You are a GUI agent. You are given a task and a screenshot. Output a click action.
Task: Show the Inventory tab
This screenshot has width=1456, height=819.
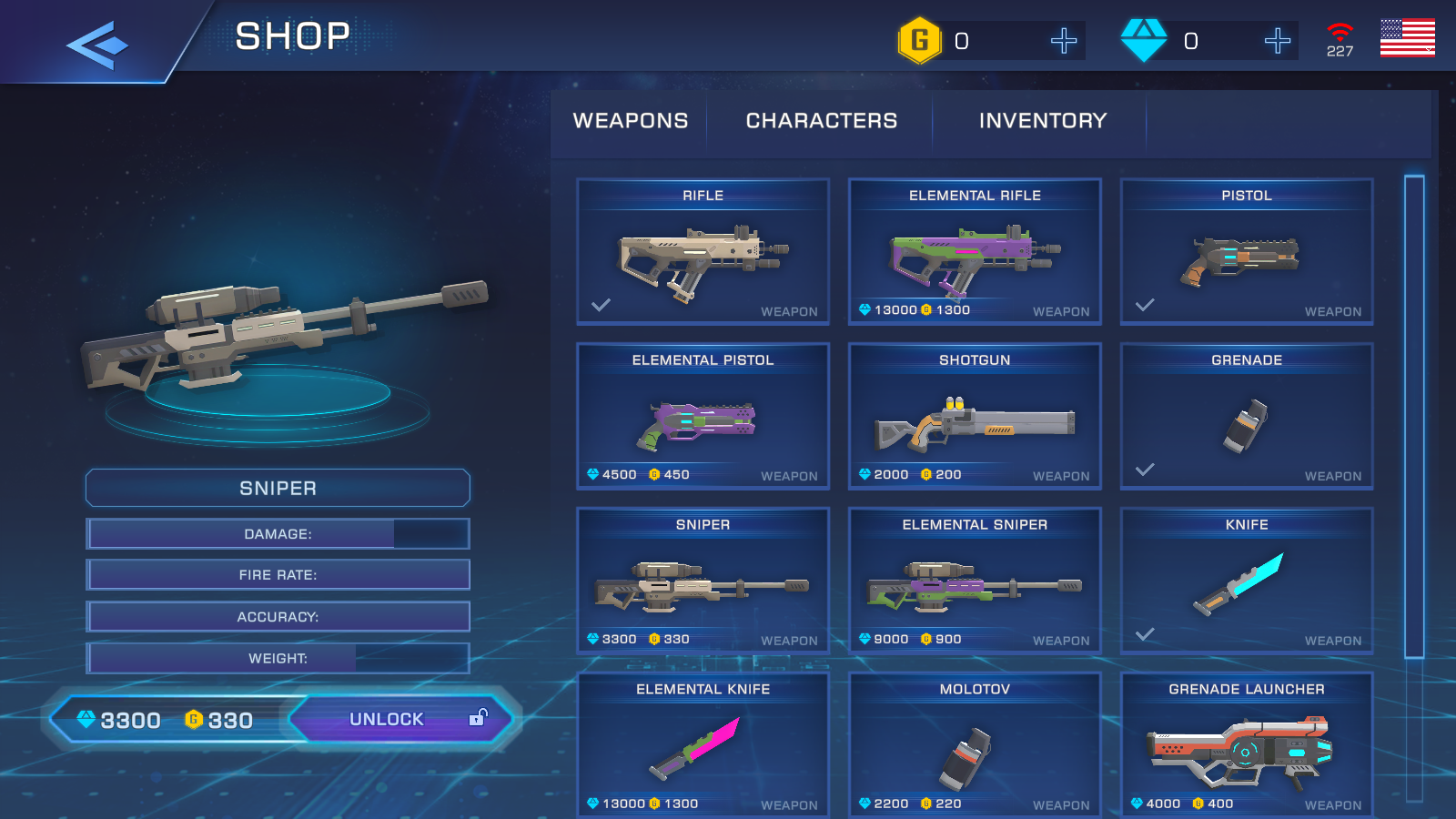click(1042, 121)
